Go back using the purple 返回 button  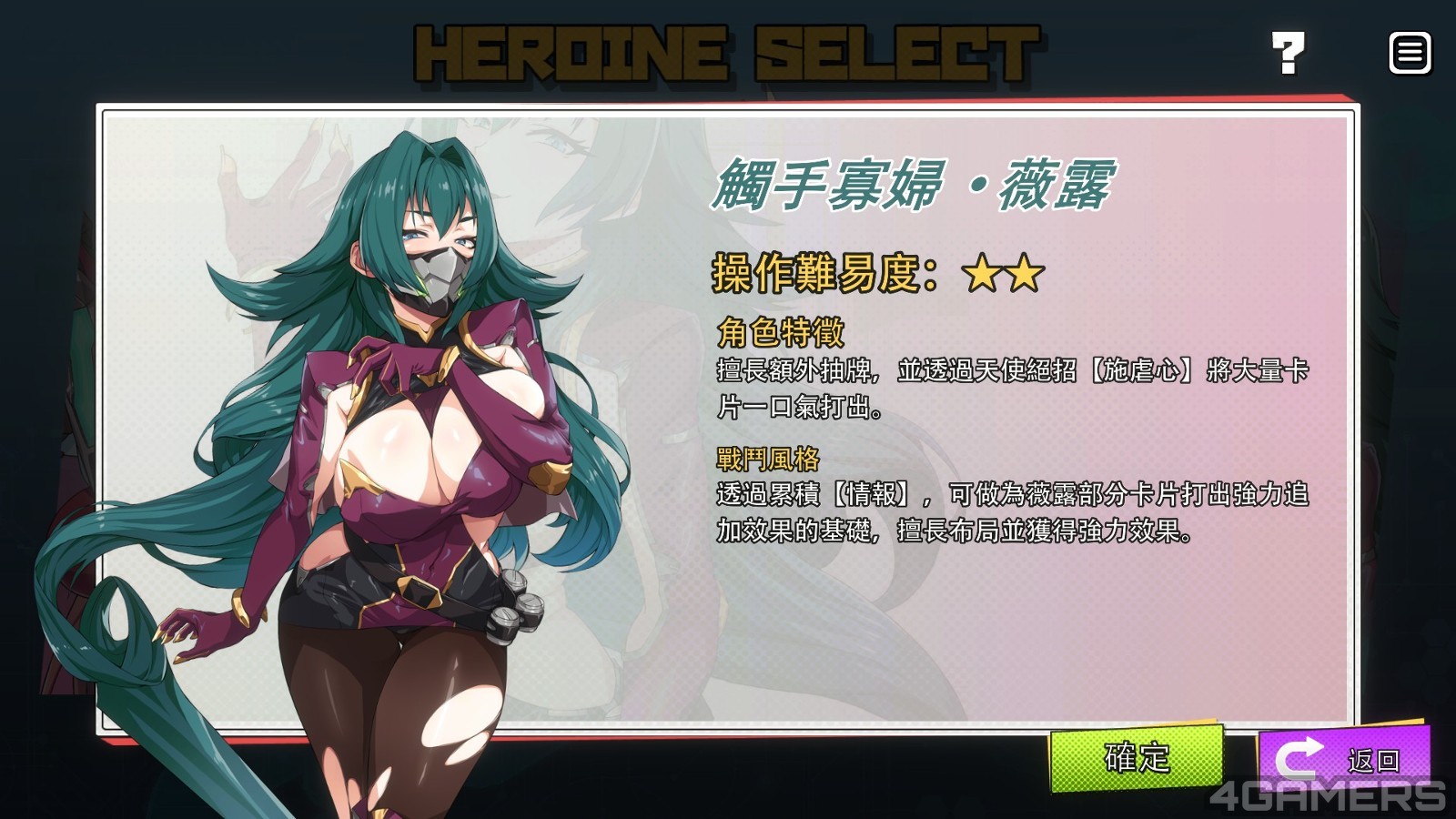(1343, 757)
